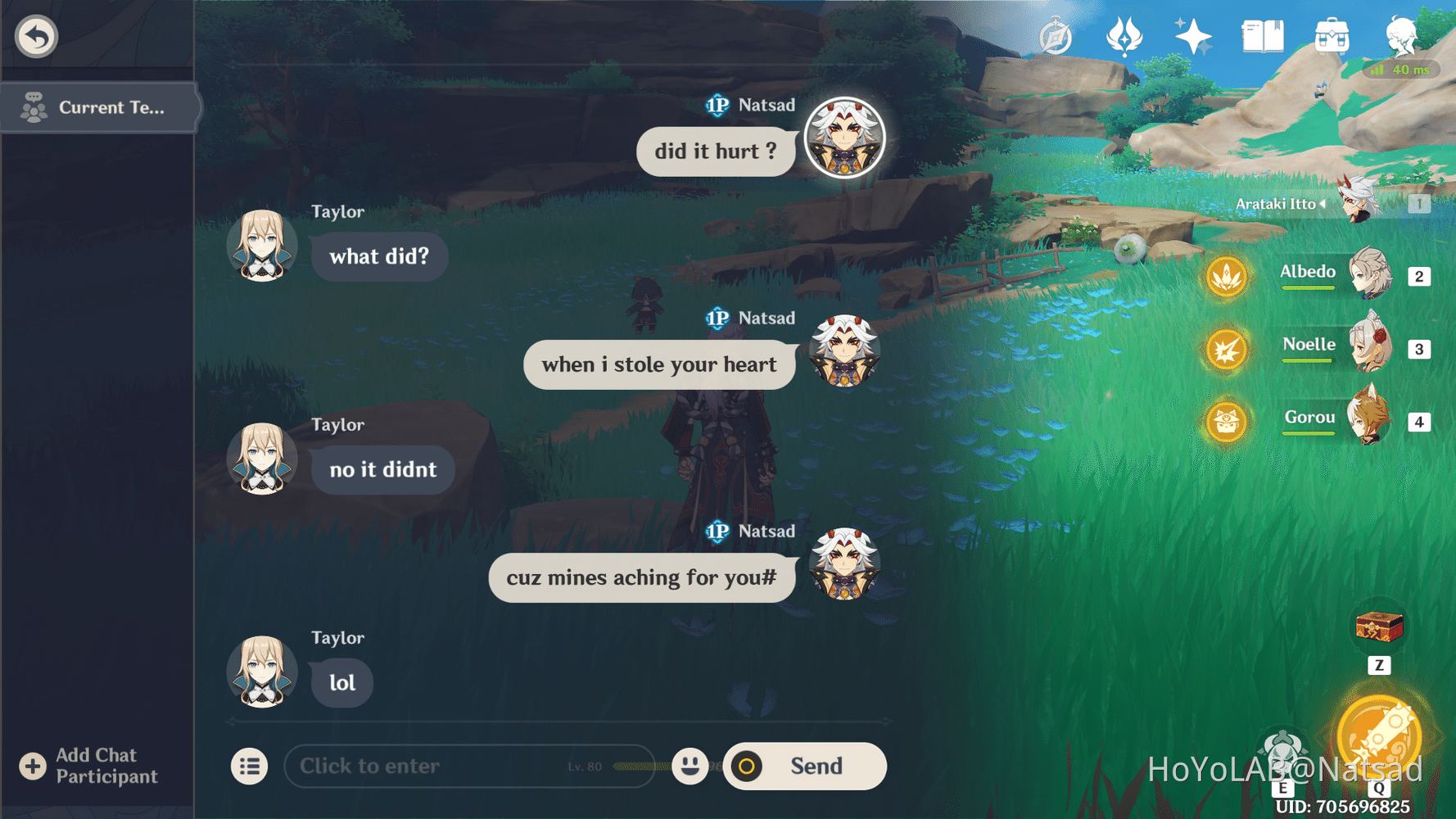Select the Current Team chat tab
This screenshot has width=1456, height=819.
tap(100, 107)
